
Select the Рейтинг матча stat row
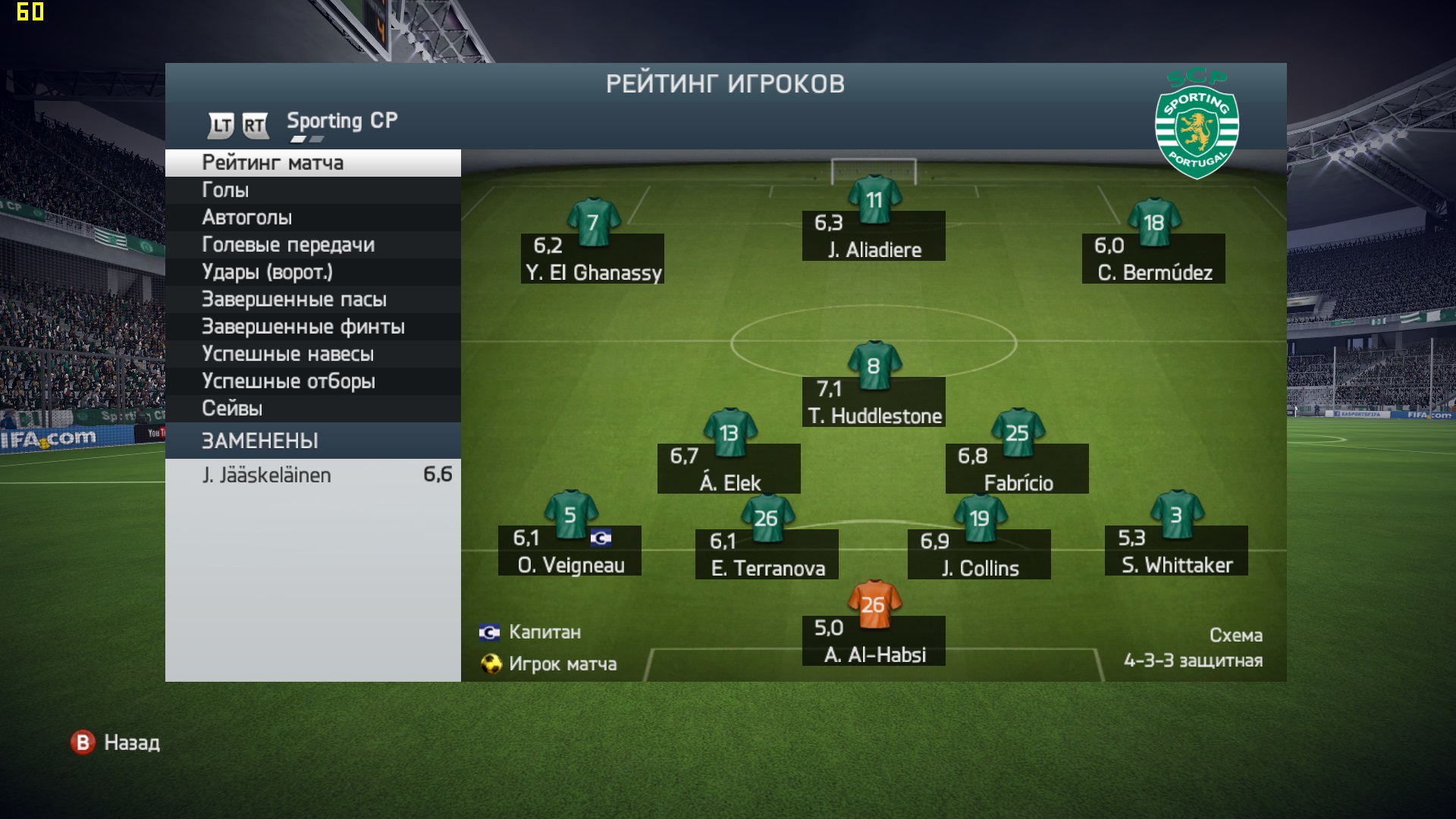[x=312, y=163]
